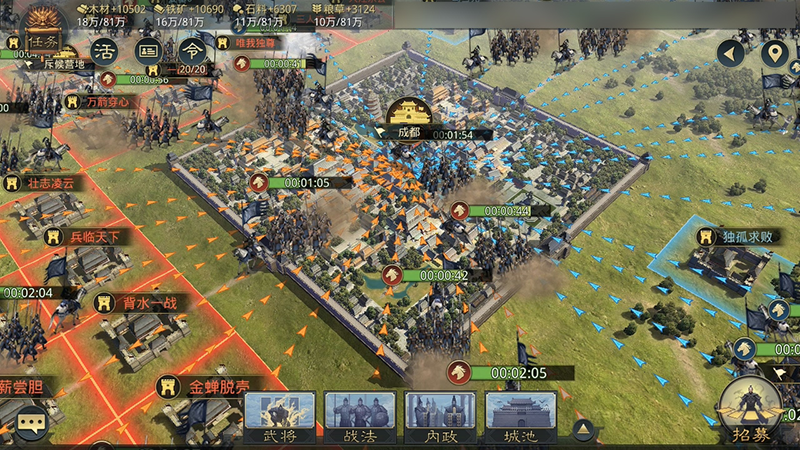The height and width of the screenshot is (450, 800).
Task: Click the left-pointing arrow button
Action: [731, 53]
